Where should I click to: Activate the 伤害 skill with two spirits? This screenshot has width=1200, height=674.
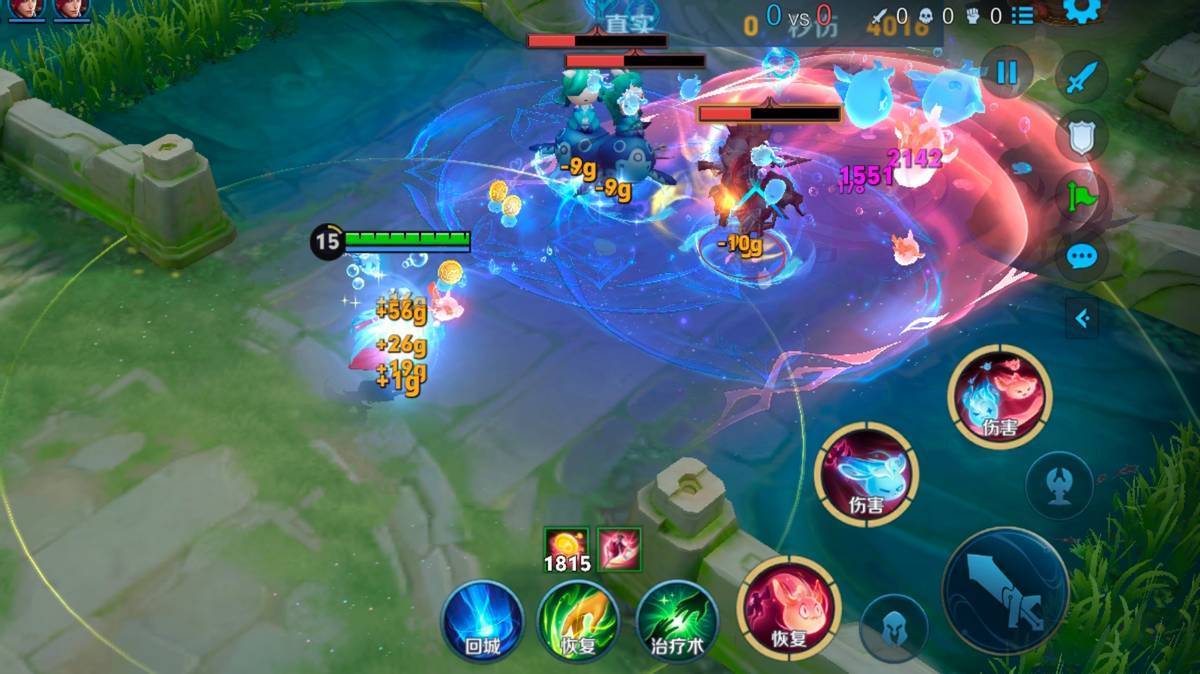[999, 395]
